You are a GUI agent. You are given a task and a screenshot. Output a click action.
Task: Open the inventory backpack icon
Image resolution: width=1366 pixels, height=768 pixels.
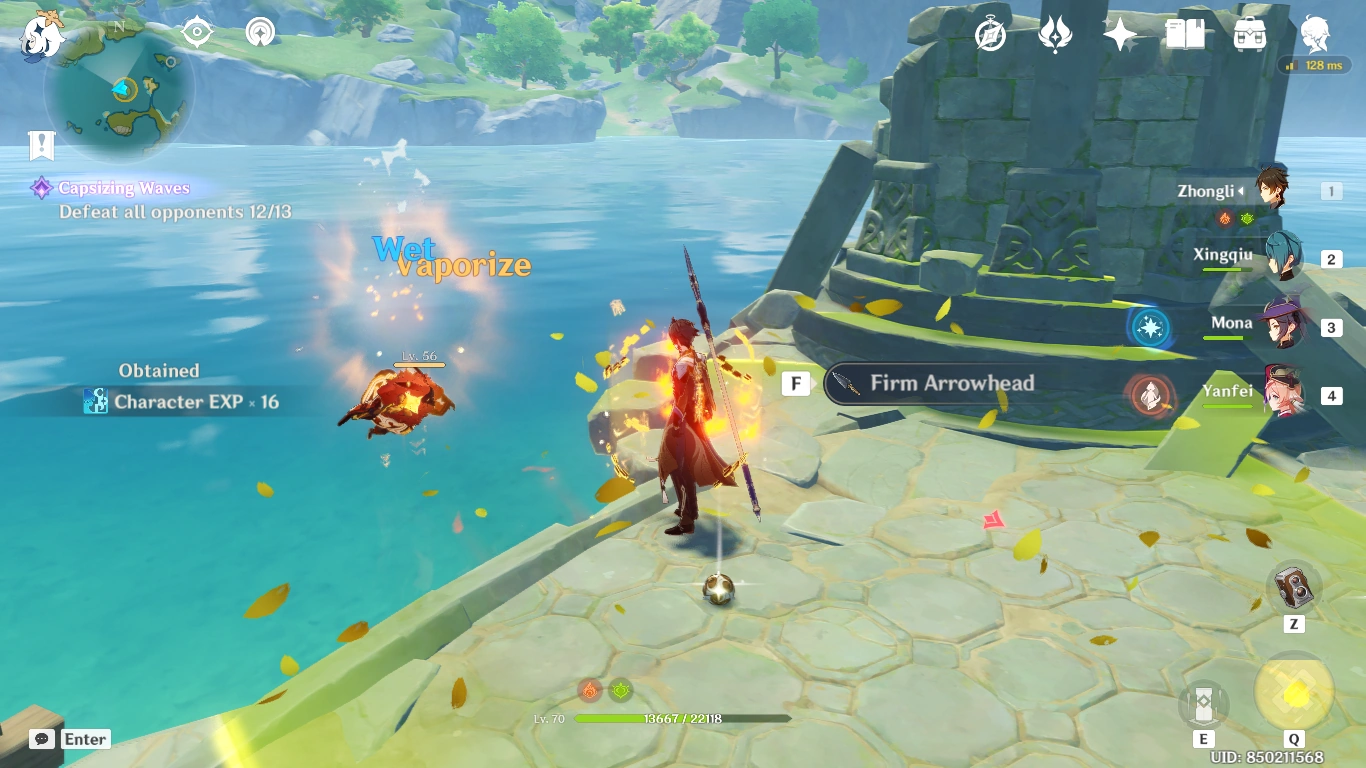(1249, 33)
